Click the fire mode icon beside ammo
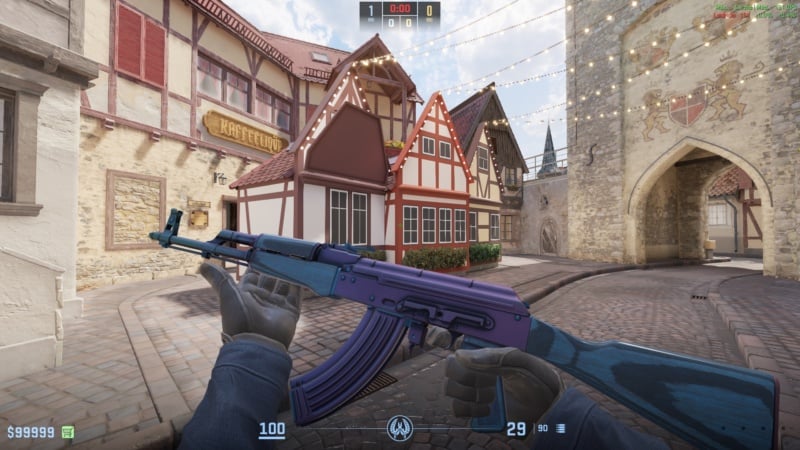Screen dimensions: 800x450 point(561,429)
